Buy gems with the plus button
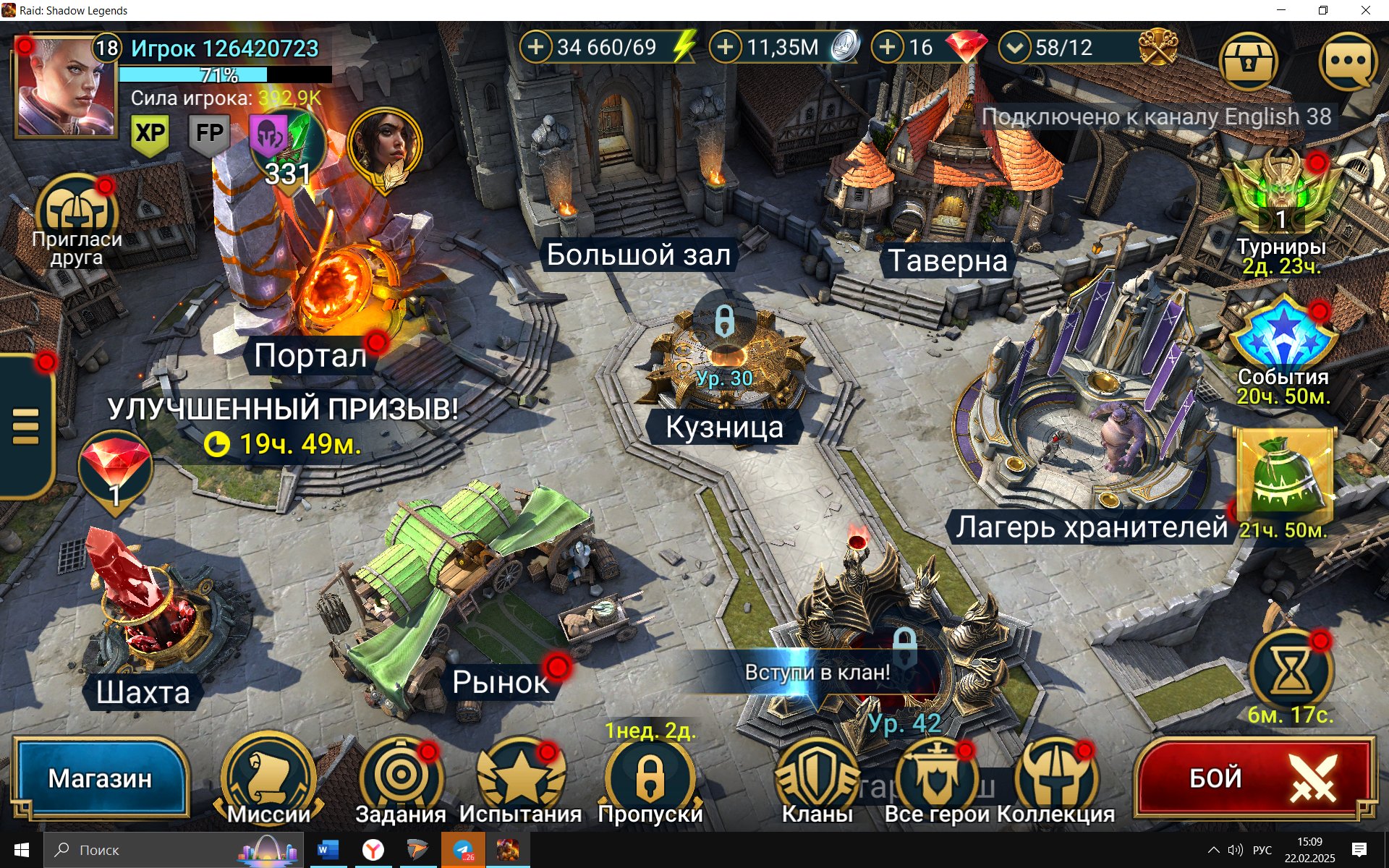The height and width of the screenshot is (868, 1389). click(888, 48)
